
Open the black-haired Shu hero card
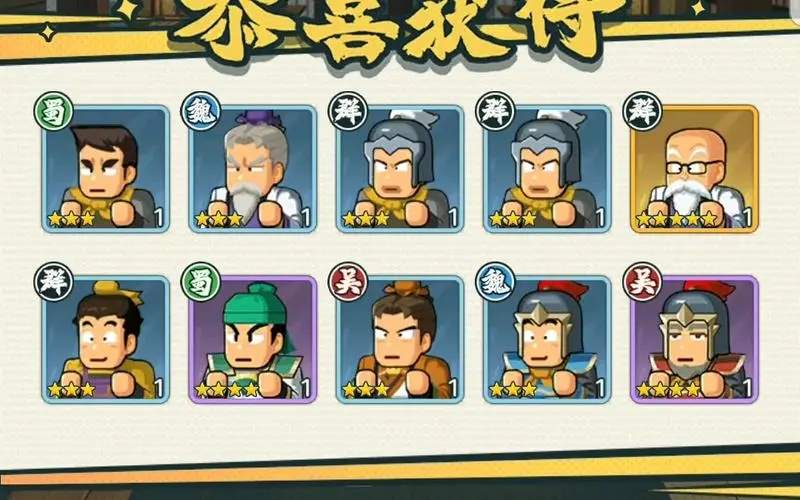[105, 169]
